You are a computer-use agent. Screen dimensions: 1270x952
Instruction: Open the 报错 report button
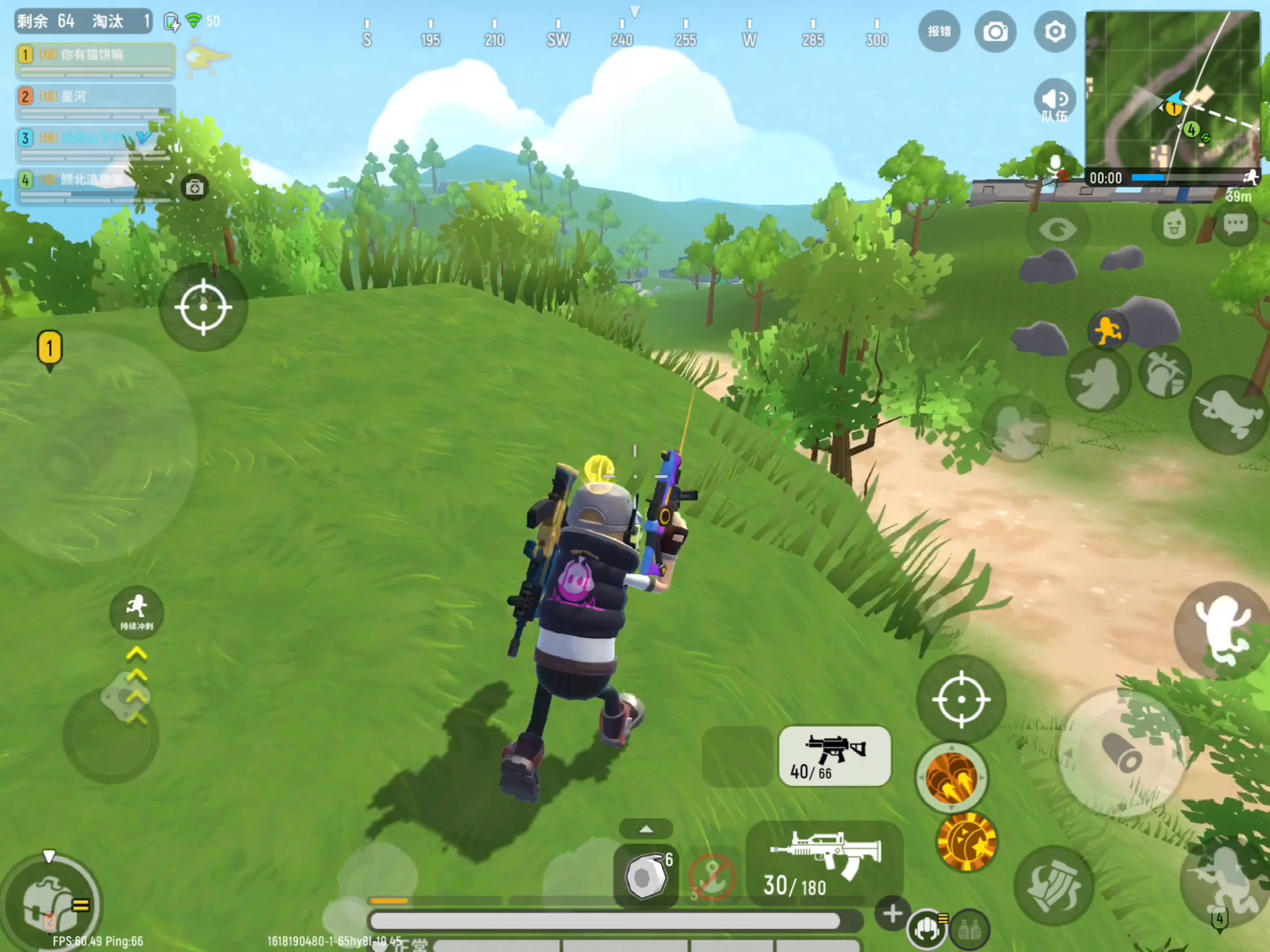coord(939,32)
